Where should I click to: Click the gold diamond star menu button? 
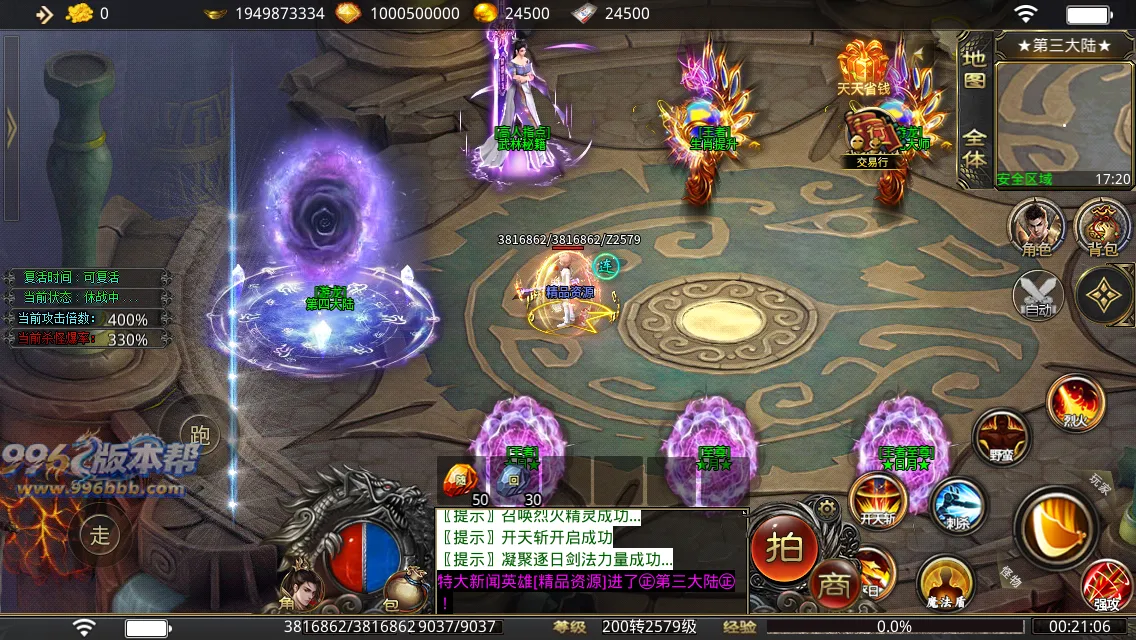click(1103, 294)
